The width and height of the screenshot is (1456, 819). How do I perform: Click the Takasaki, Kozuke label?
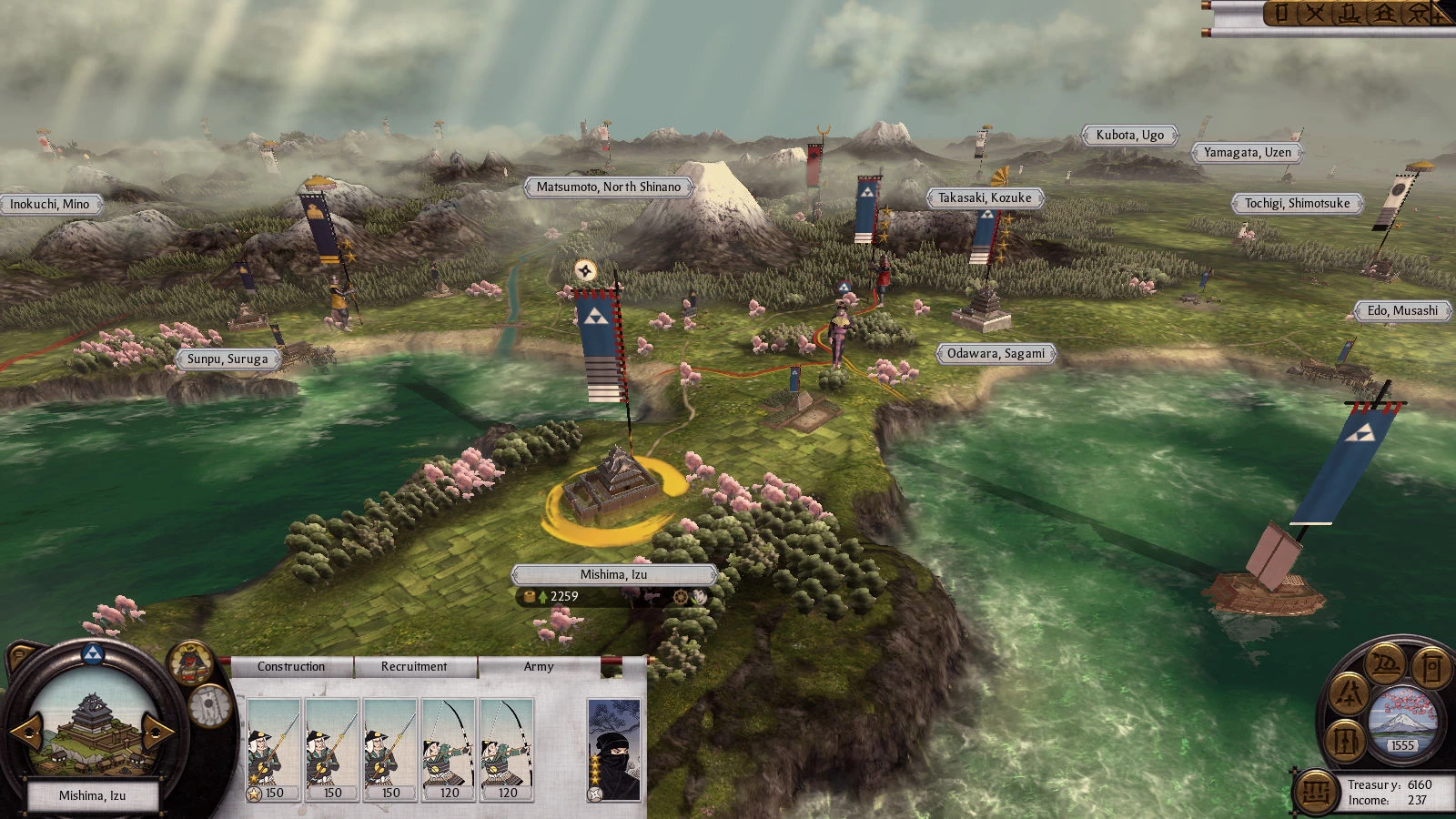tap(985, 198)
